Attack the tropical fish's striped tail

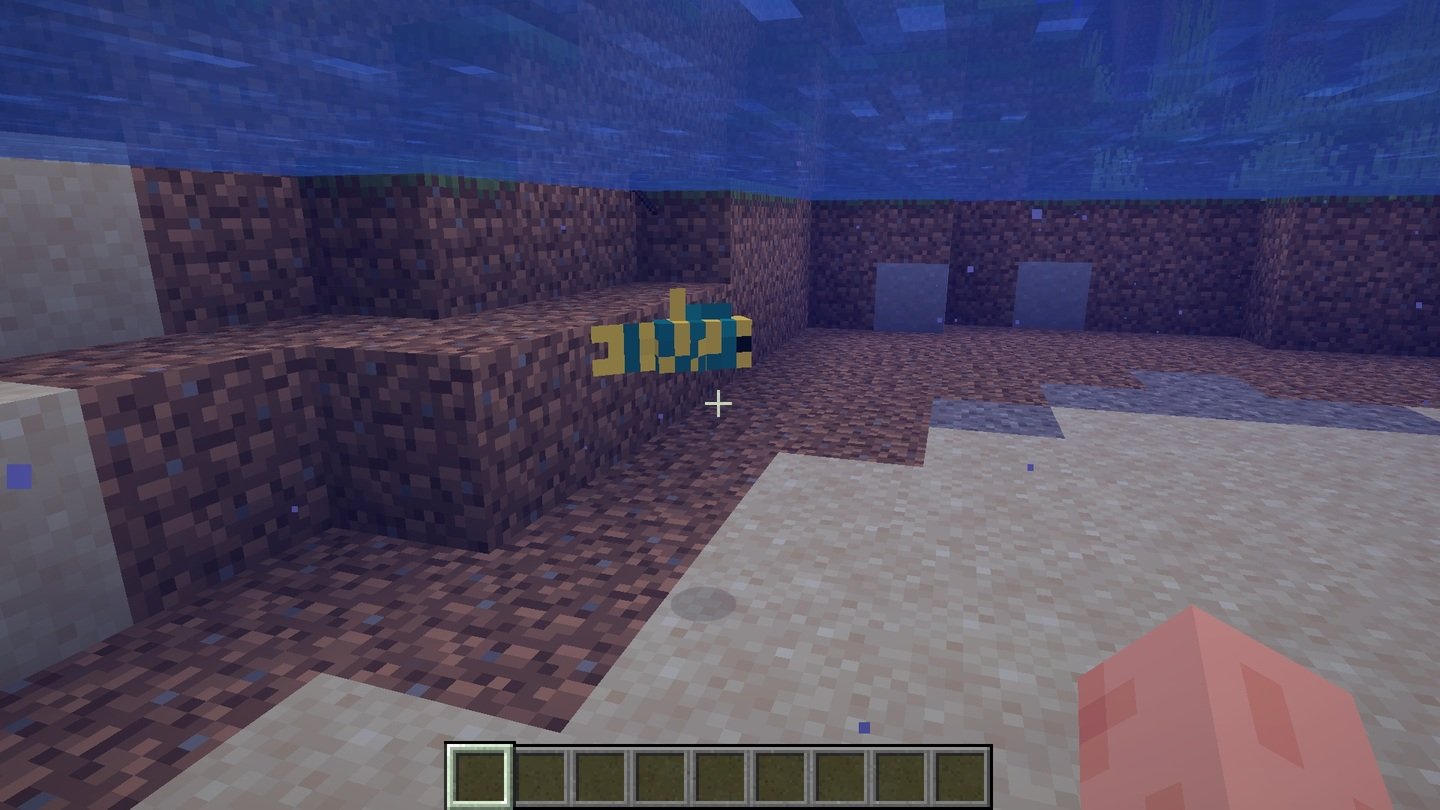pyautogui.click(x=608, y=345)
